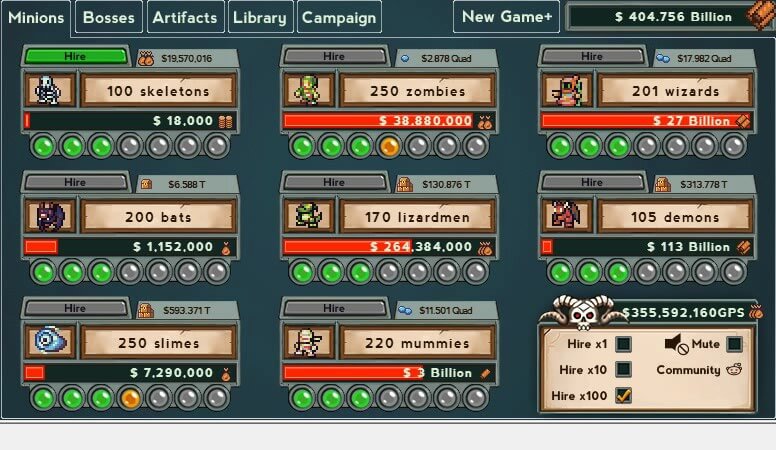This screenshot has width=776, height=450.
Task: Click the Hire button above zombies
Action: click(x=334, y=57)
